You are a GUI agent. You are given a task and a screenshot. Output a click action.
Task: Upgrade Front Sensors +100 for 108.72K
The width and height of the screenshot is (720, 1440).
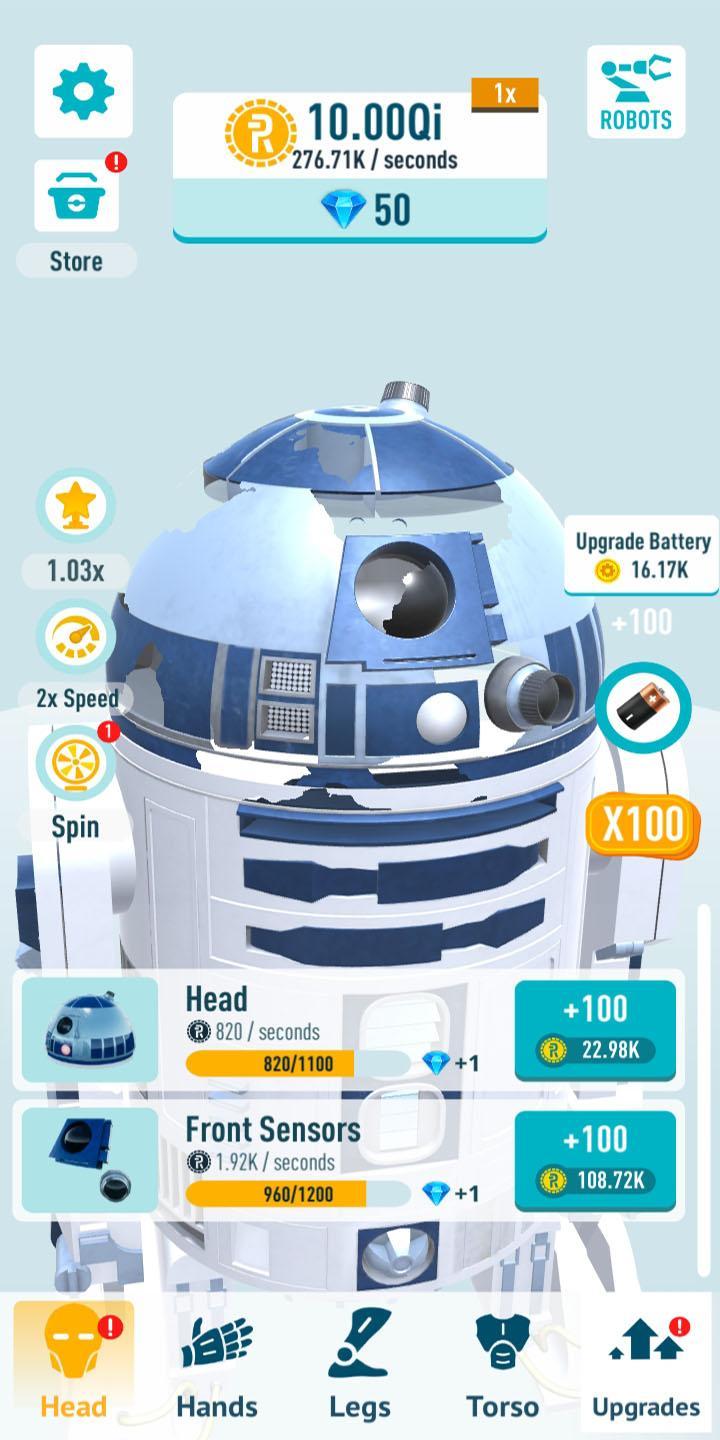(x=595, y=1160)
